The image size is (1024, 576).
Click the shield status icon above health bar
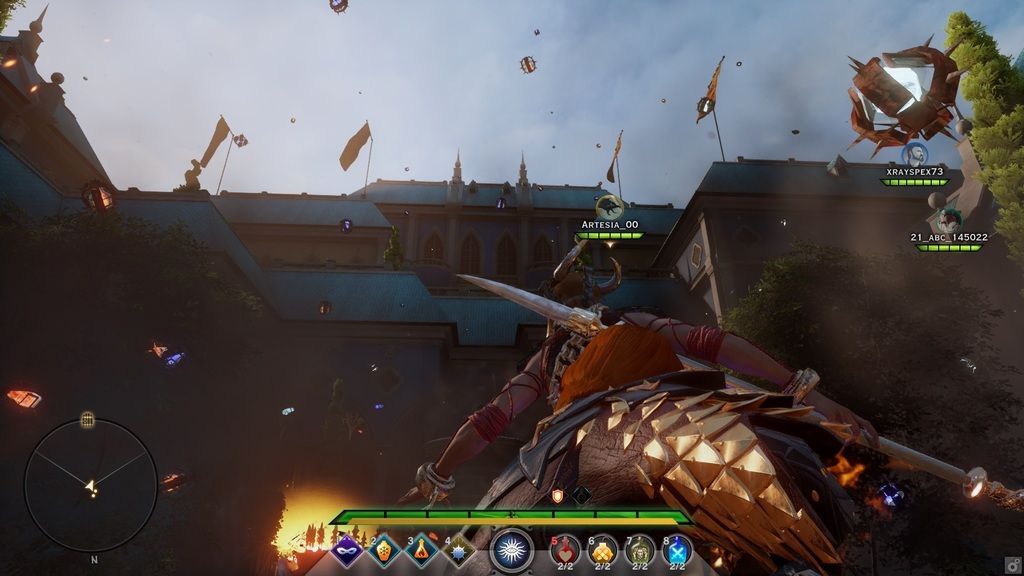coord(558,495)
